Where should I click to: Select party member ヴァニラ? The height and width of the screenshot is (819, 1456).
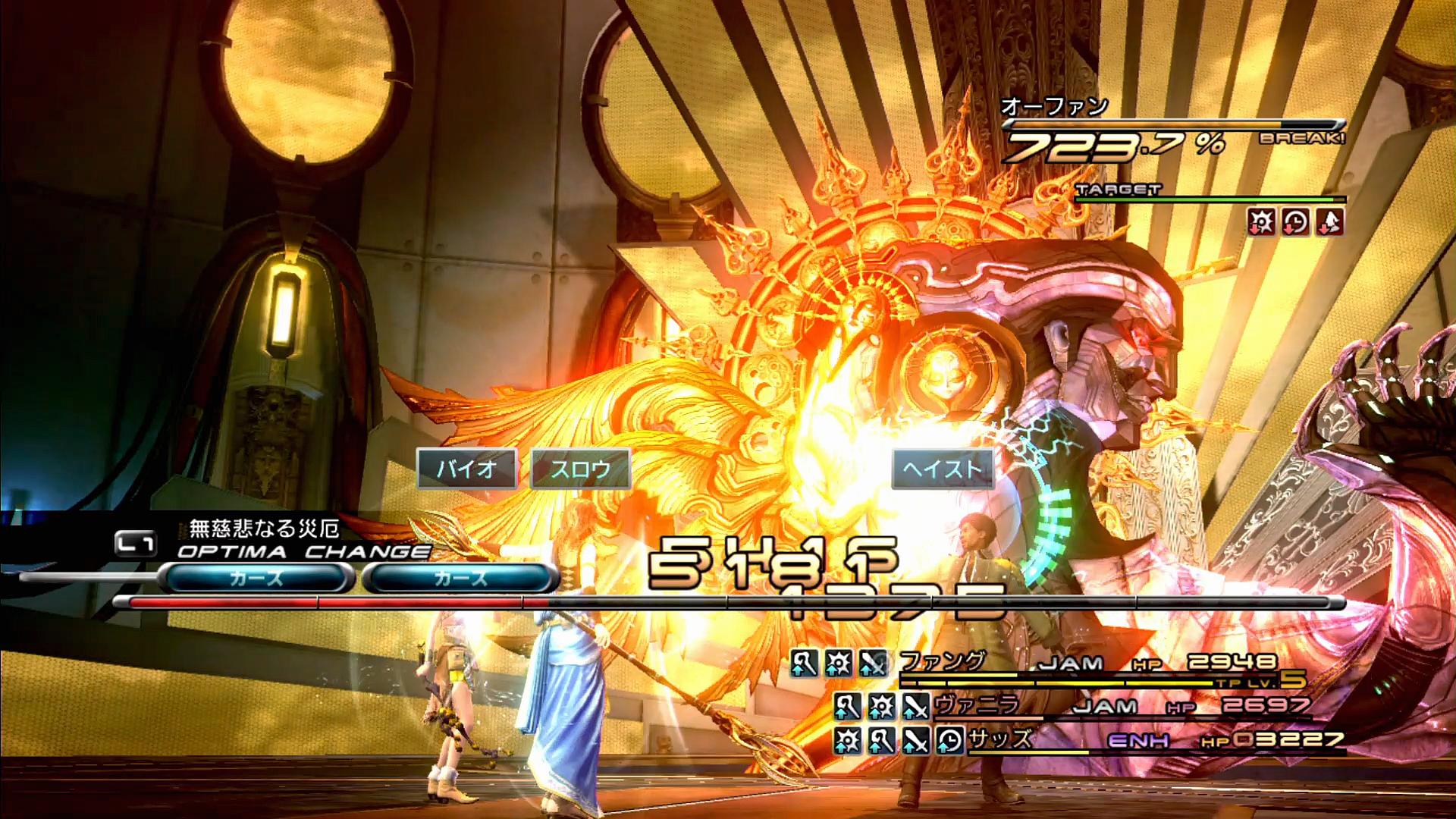(976, 705)
